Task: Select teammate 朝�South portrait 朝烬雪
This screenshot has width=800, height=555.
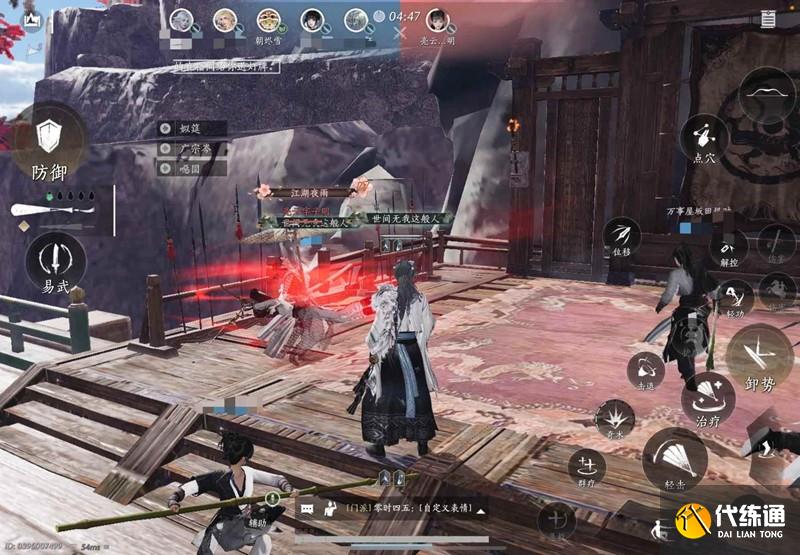Action: (268, 19)
